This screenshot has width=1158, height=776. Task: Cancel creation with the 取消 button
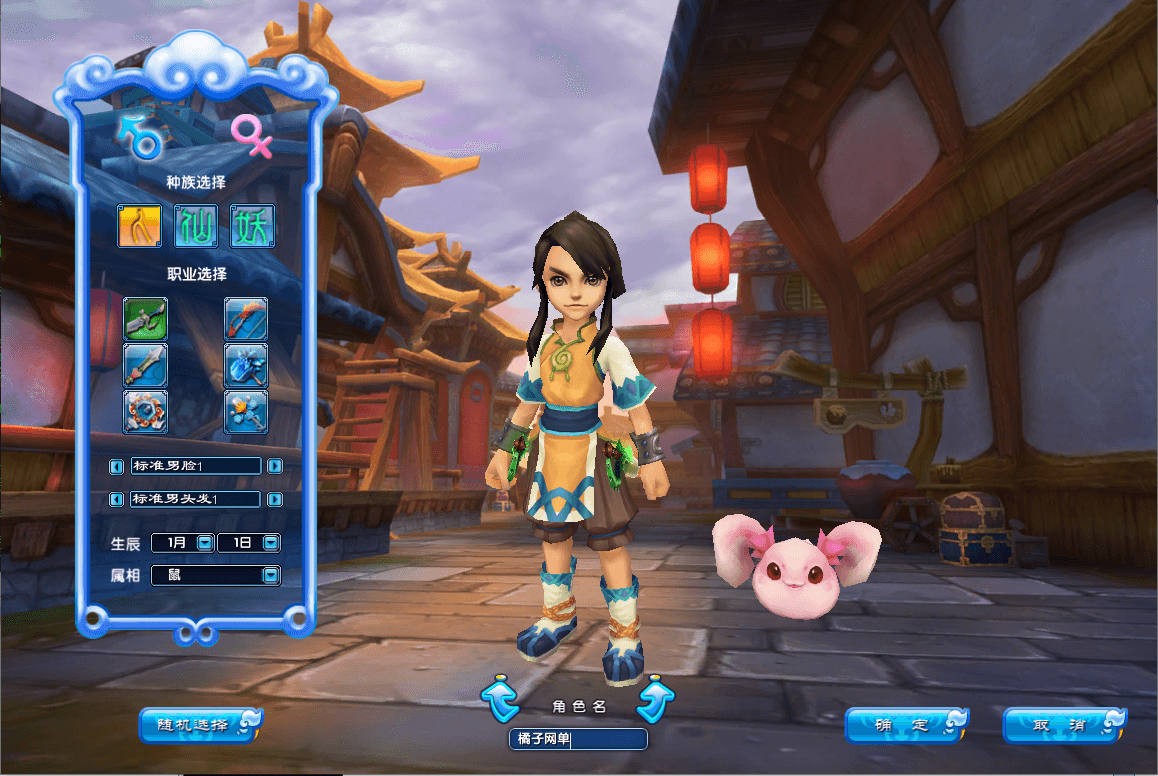coord(1064,725)
